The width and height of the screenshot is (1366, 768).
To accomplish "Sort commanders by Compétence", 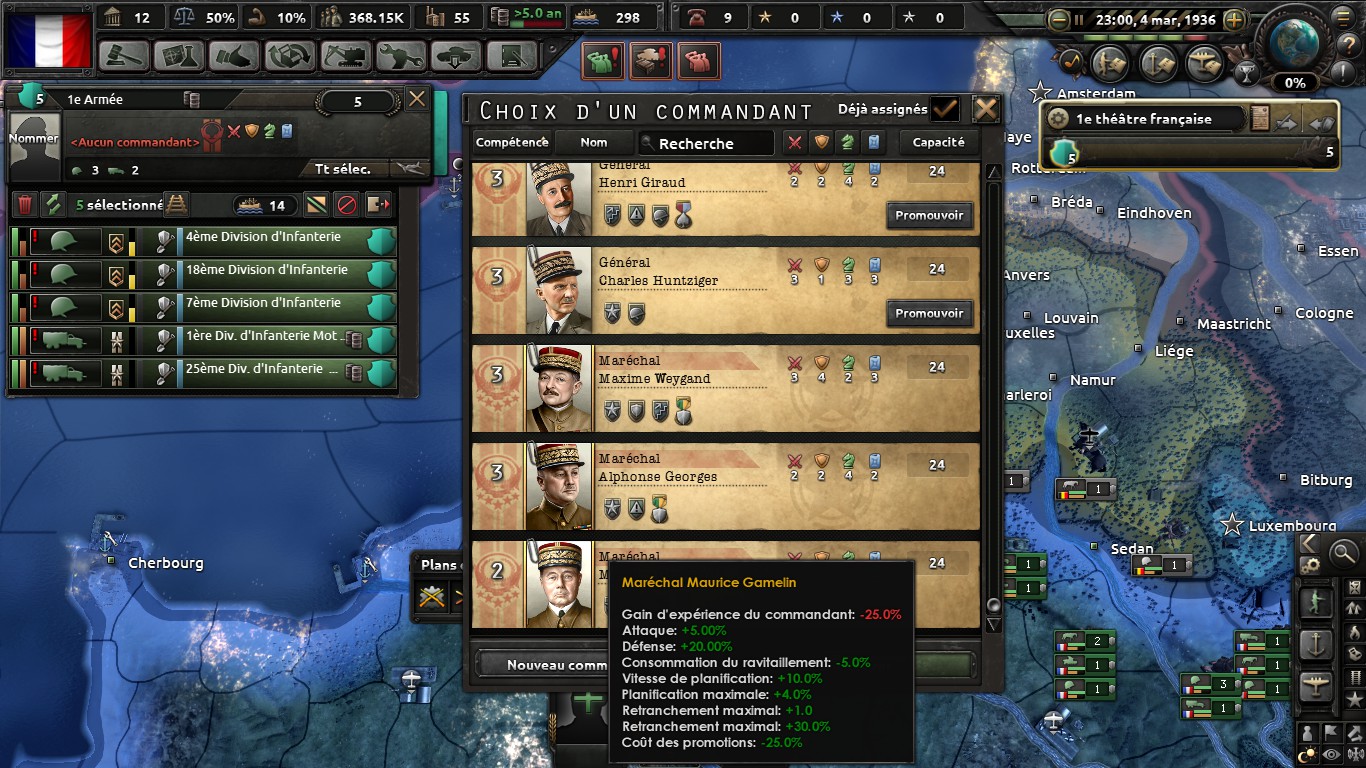I will [x=512, y=143].
